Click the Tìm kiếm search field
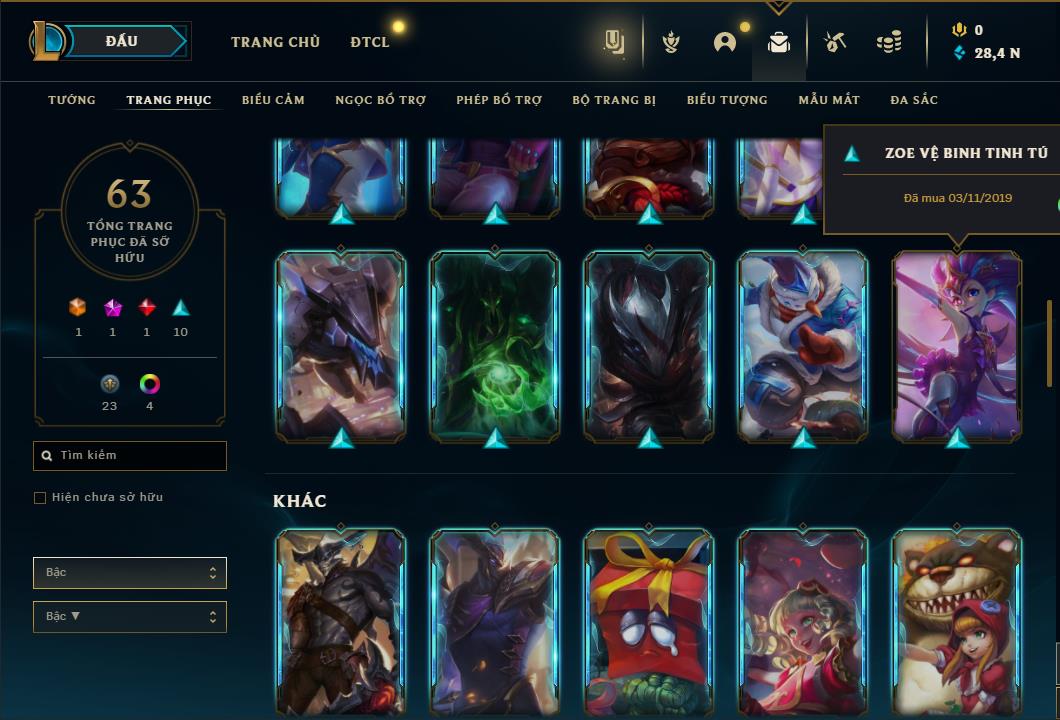This screenshot has height=720, width=1060. pyautogui.click(x=130, y=456)
